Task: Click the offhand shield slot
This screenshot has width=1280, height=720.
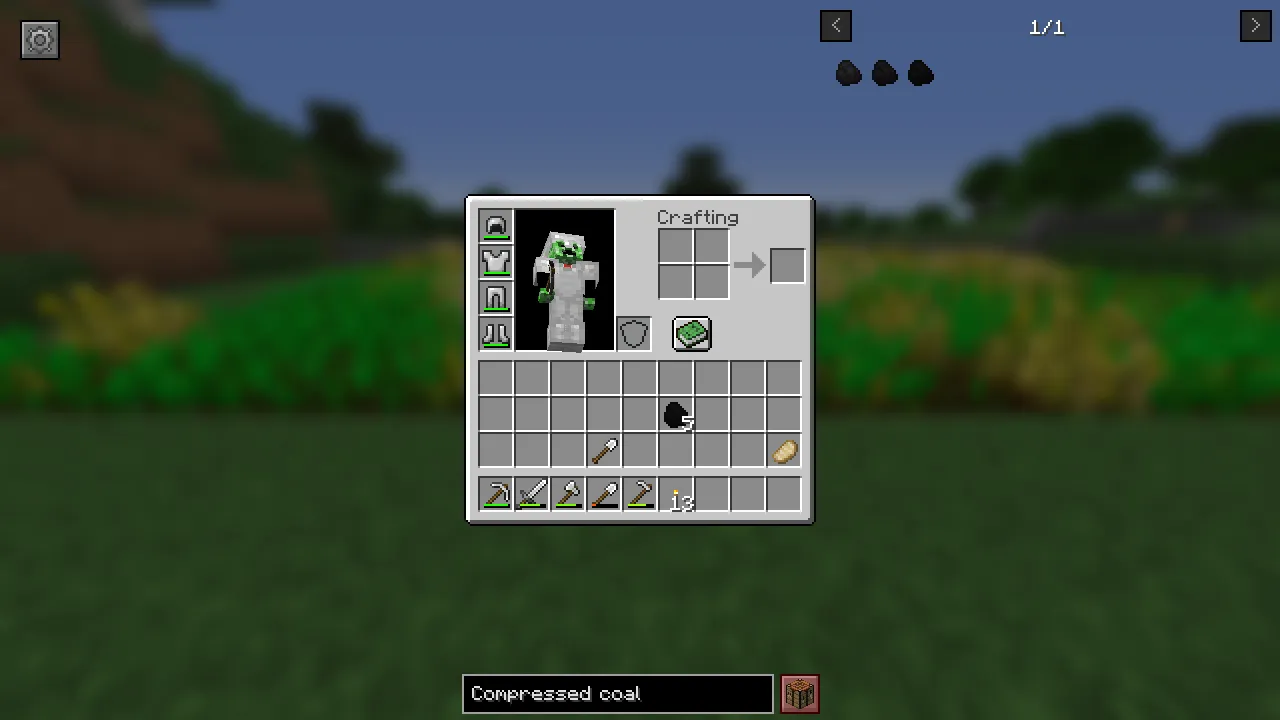Action: (633, 334)
